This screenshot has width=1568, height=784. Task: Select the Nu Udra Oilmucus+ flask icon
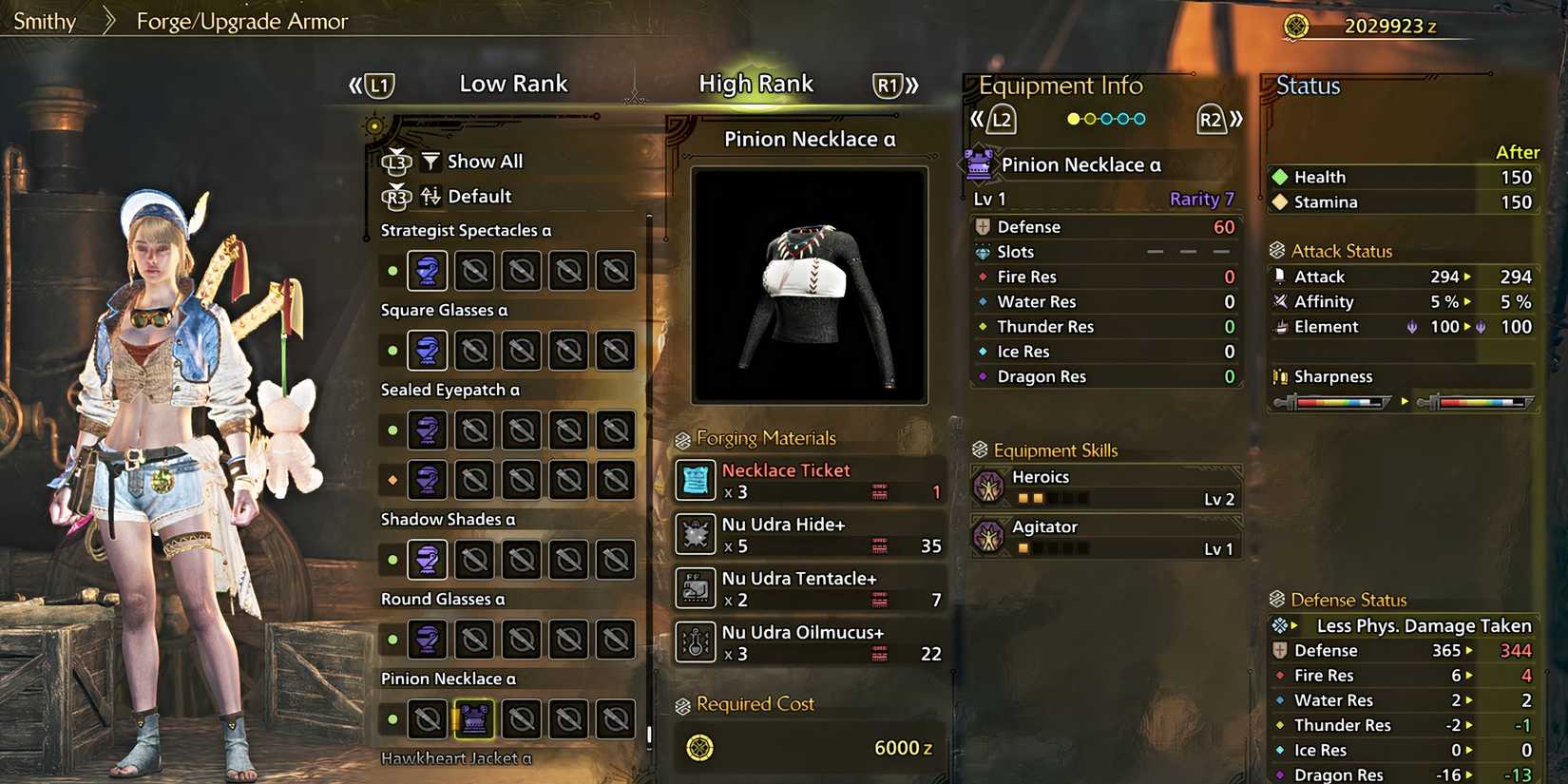[697, 643]
